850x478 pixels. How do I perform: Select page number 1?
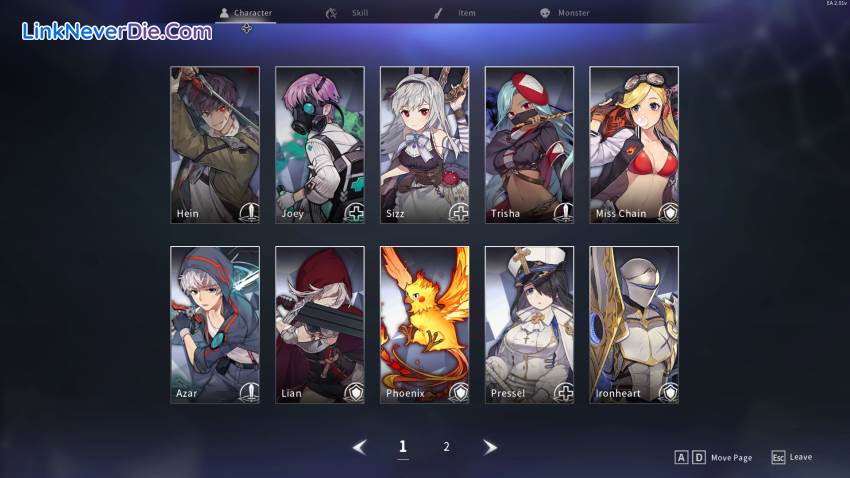(403, 447)
